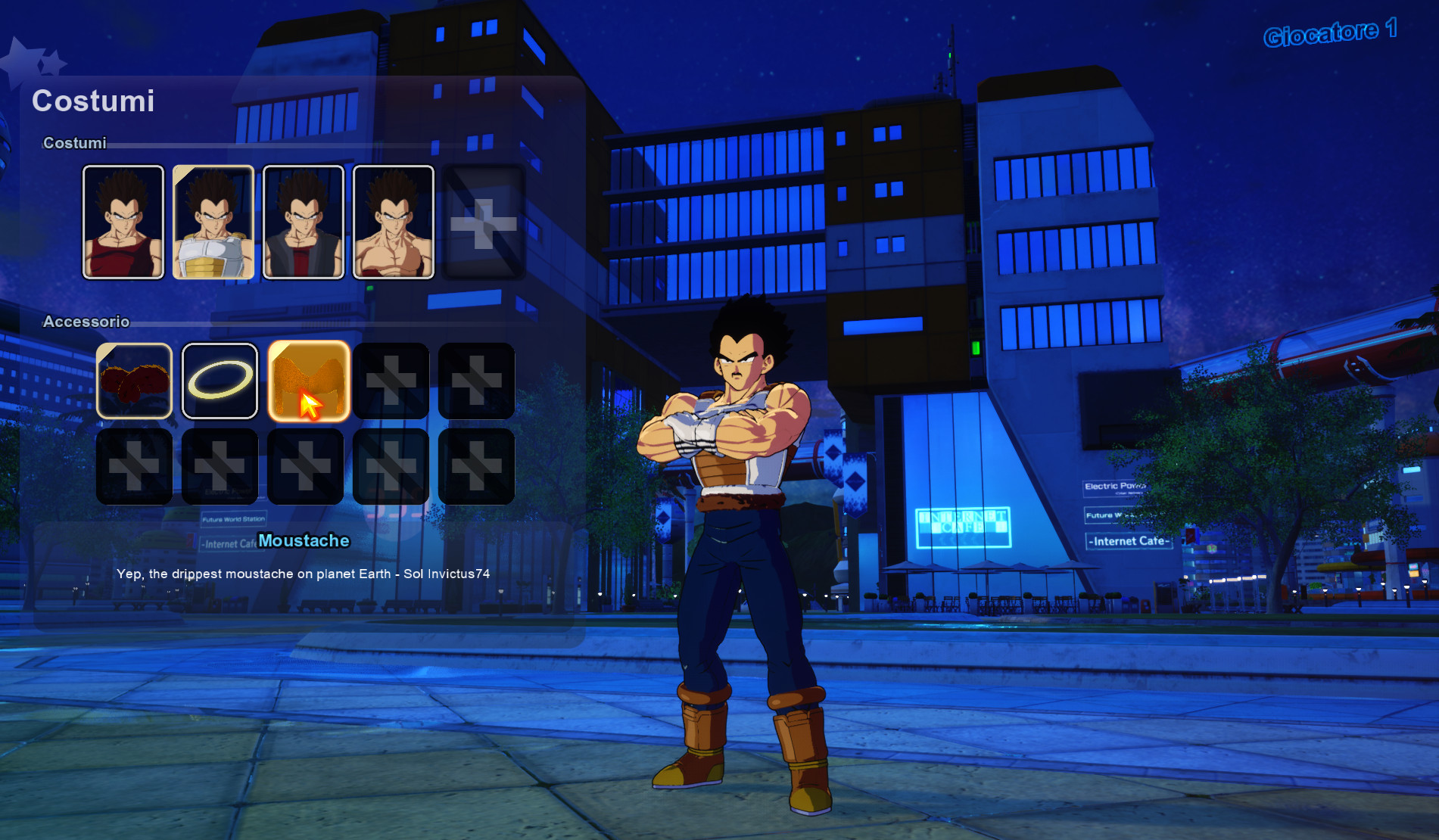Screen dimensions: 1439x840
Task: Enable the halo accessory on Vegeta
Action: point(219,380)
